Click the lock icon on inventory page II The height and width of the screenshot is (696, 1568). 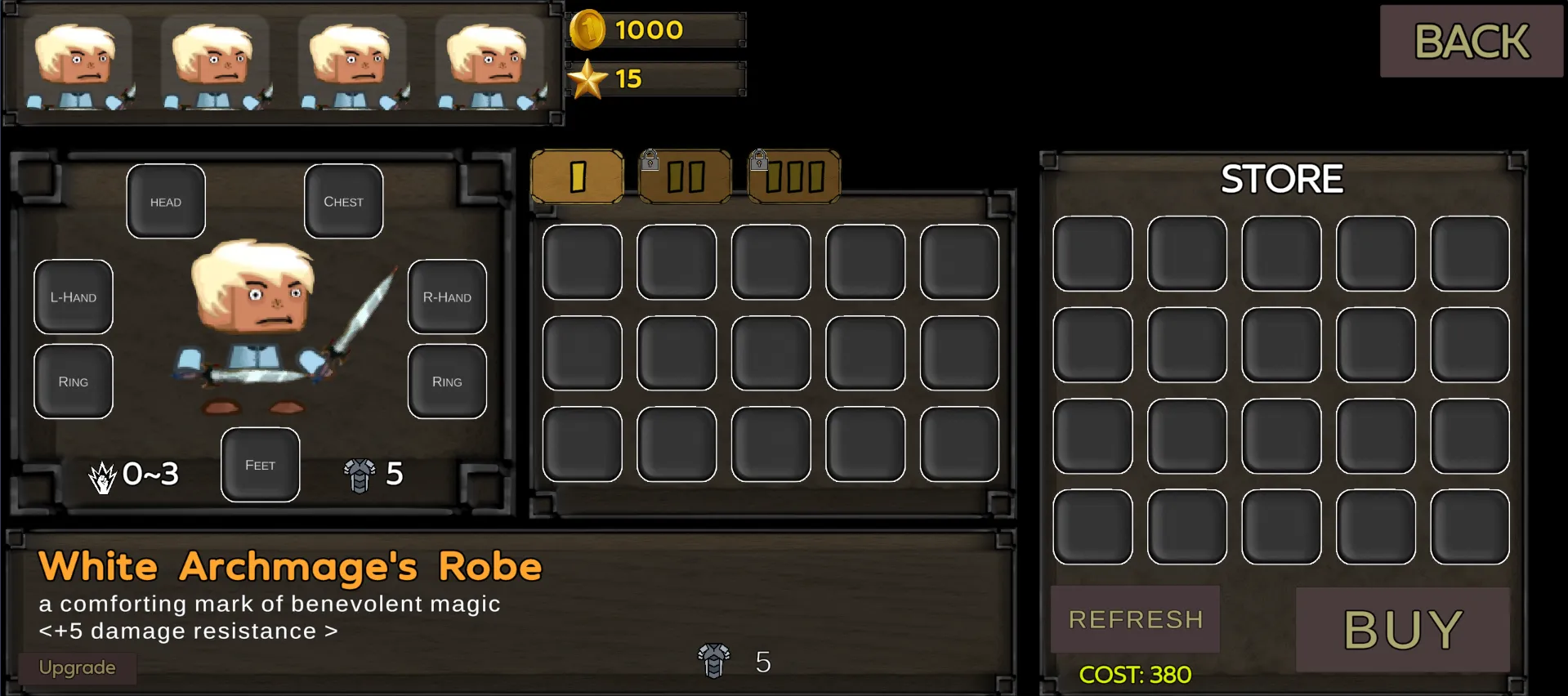(651, 162)
